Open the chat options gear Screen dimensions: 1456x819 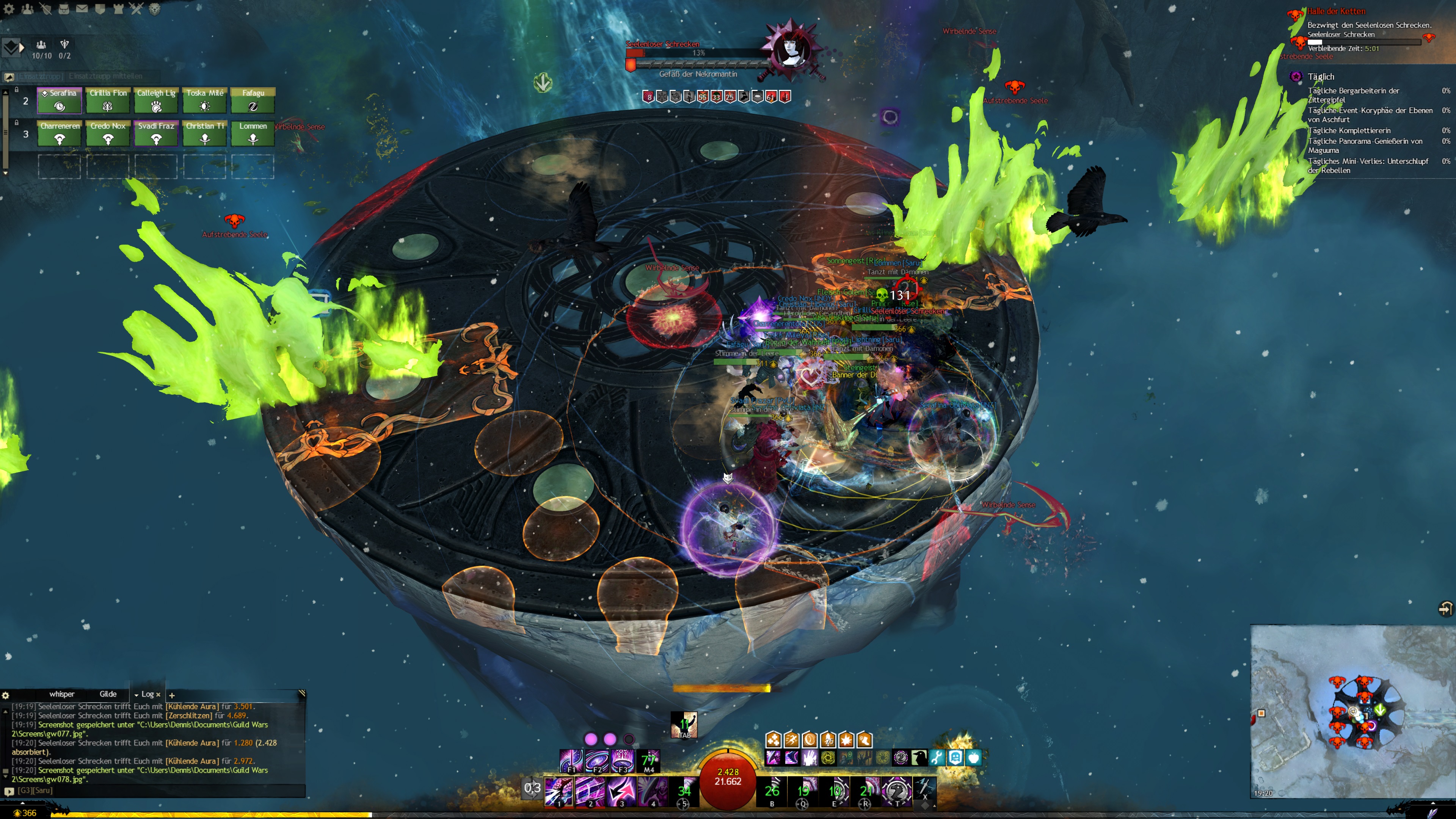point(5,695)
